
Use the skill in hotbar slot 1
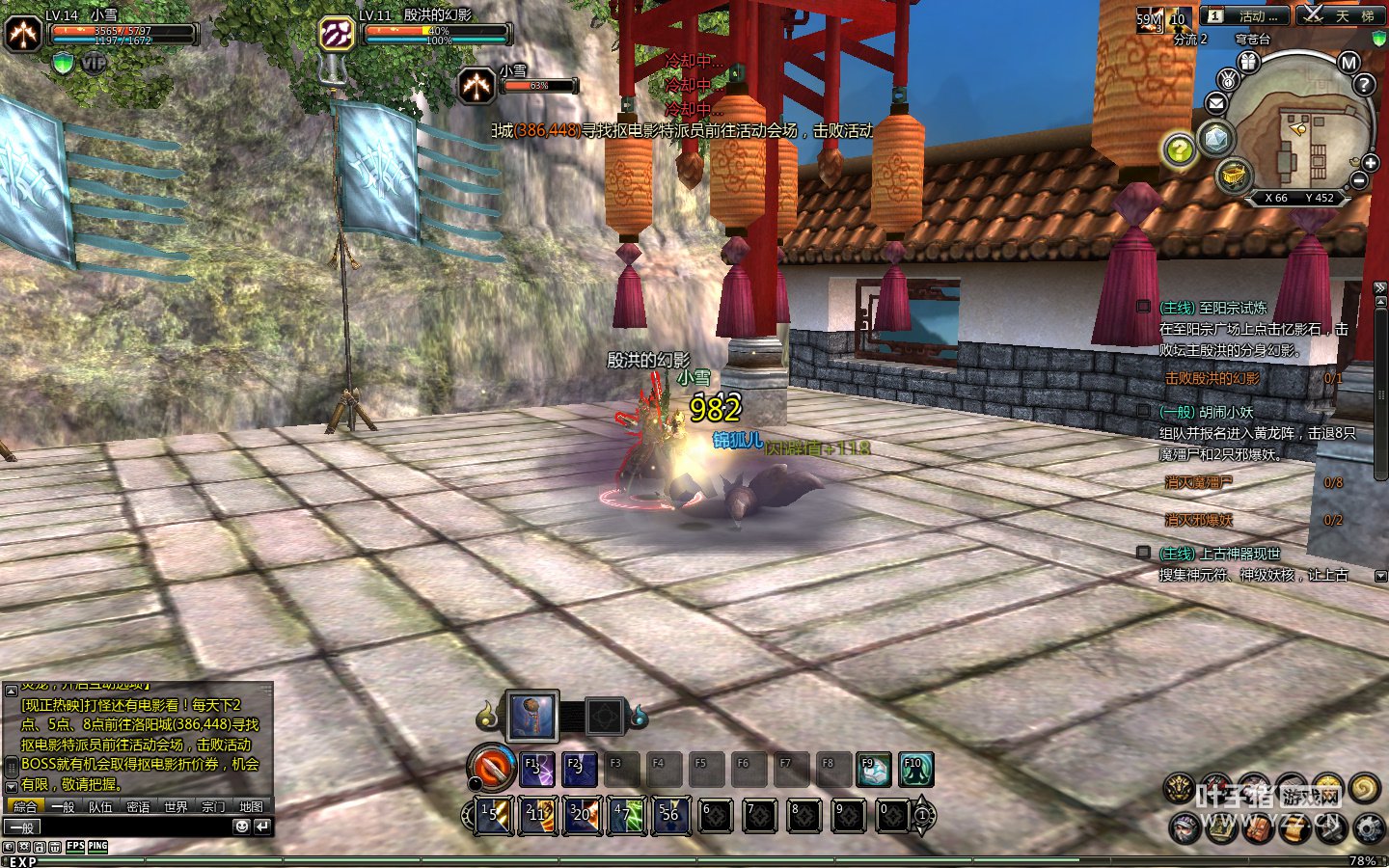pos(494,815)
